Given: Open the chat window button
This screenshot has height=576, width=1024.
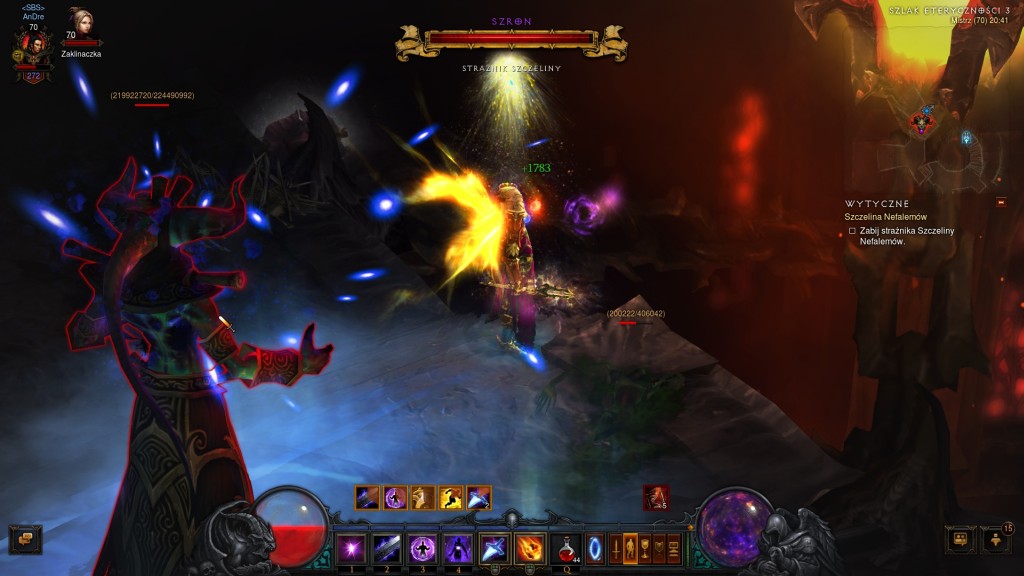Looking at the screenshot, I should pyautogui.click(x=25, y=539).
